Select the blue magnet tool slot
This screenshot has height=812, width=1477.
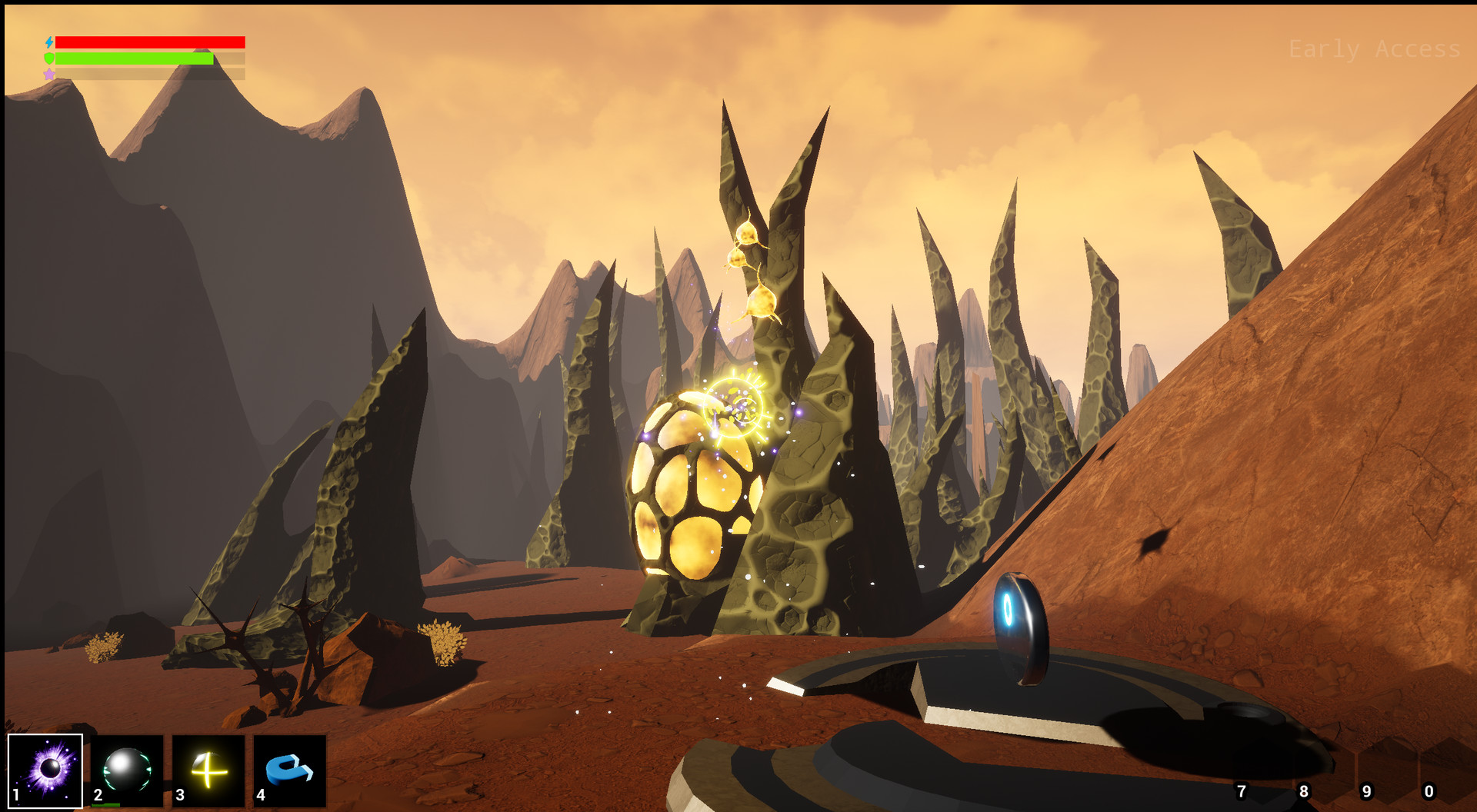click(x=289, y=770)
